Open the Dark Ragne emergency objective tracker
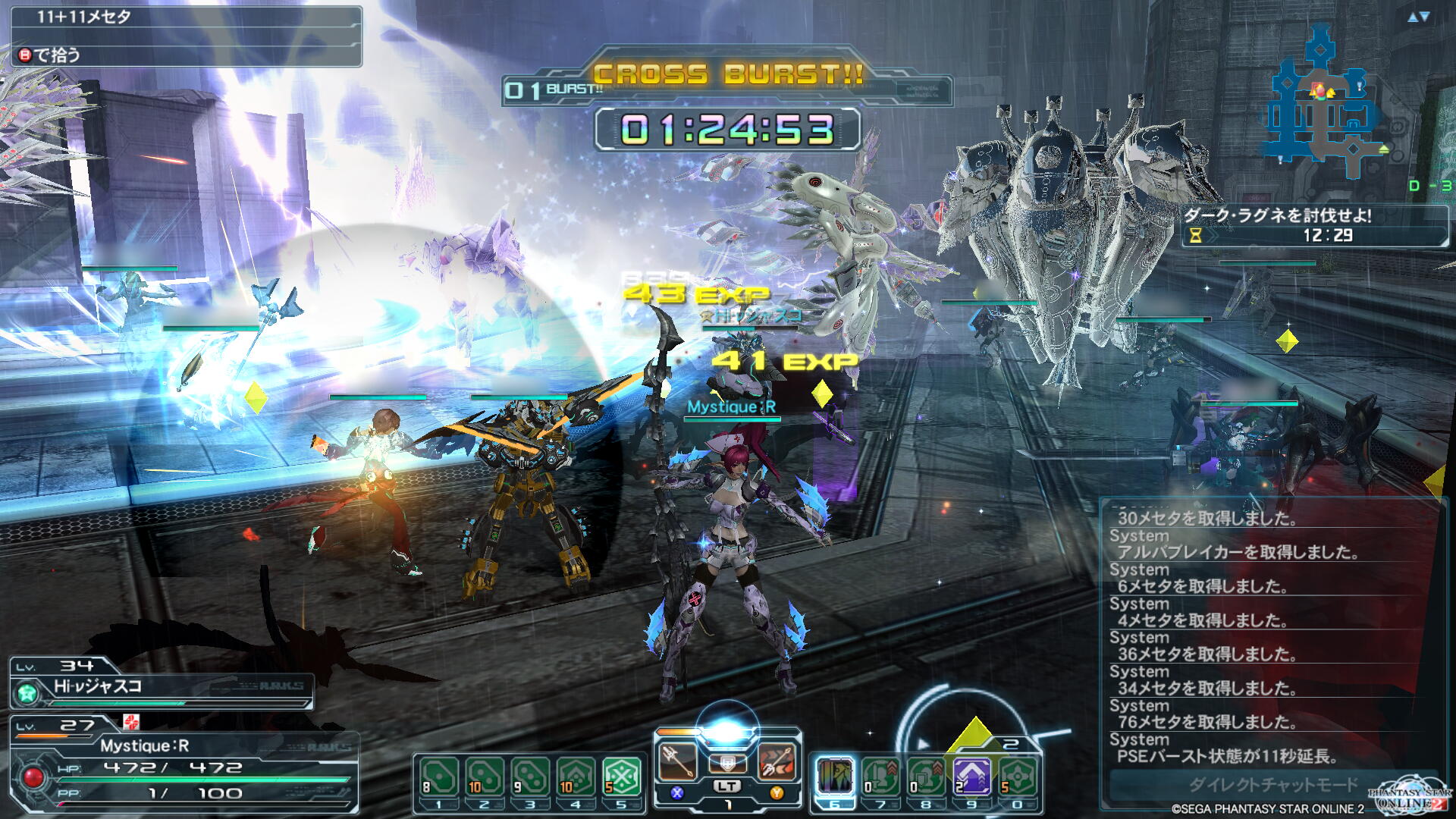 pos(1315,225)
